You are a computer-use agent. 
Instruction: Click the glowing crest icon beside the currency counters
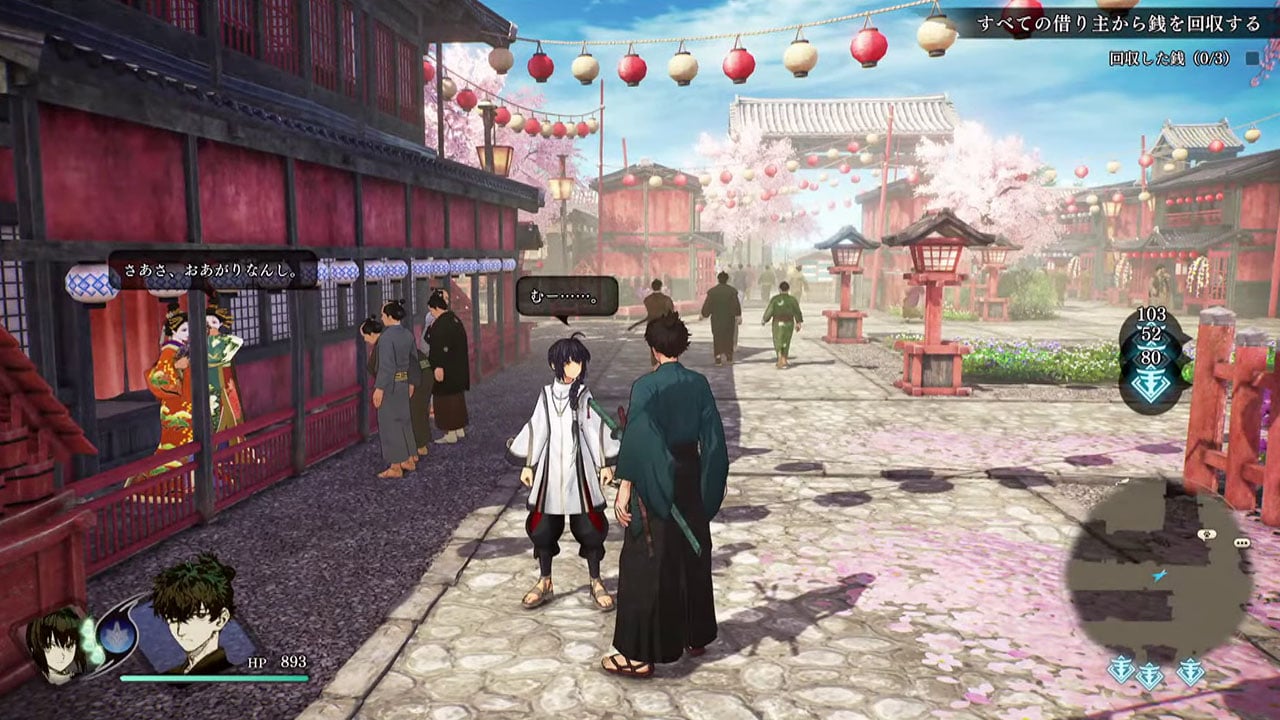pos(1150,382)
